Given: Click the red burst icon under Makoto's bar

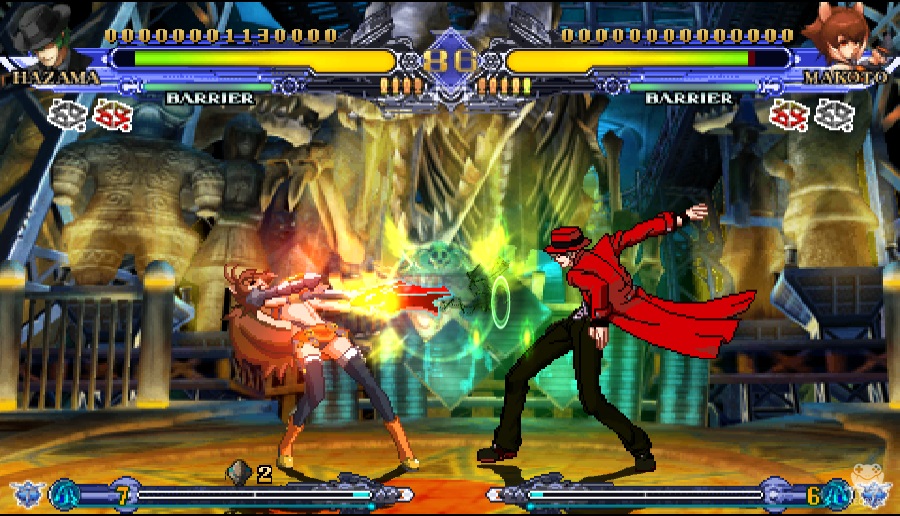Looking at the screenshot, I should coord(789,115).
